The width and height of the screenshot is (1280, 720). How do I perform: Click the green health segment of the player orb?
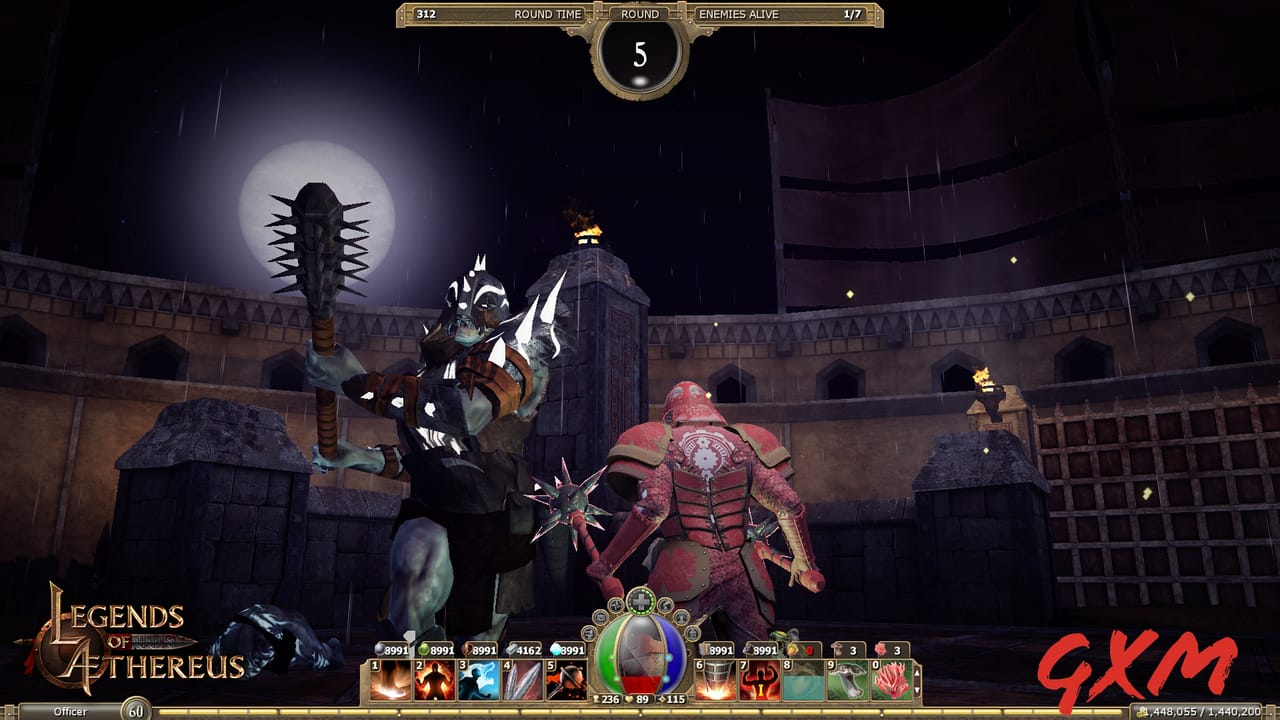(607, 655)
